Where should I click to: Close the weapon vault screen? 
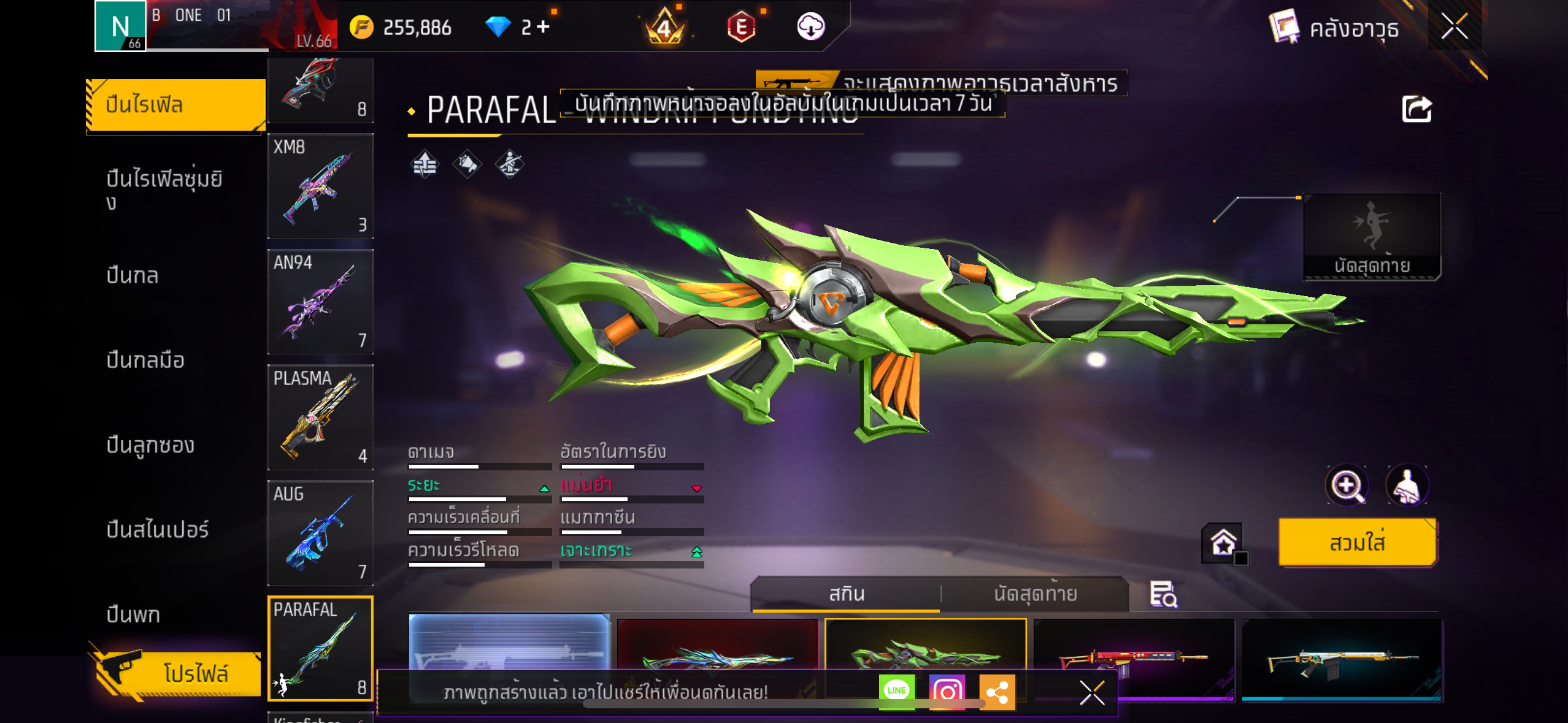click(x=1454, y=26)
